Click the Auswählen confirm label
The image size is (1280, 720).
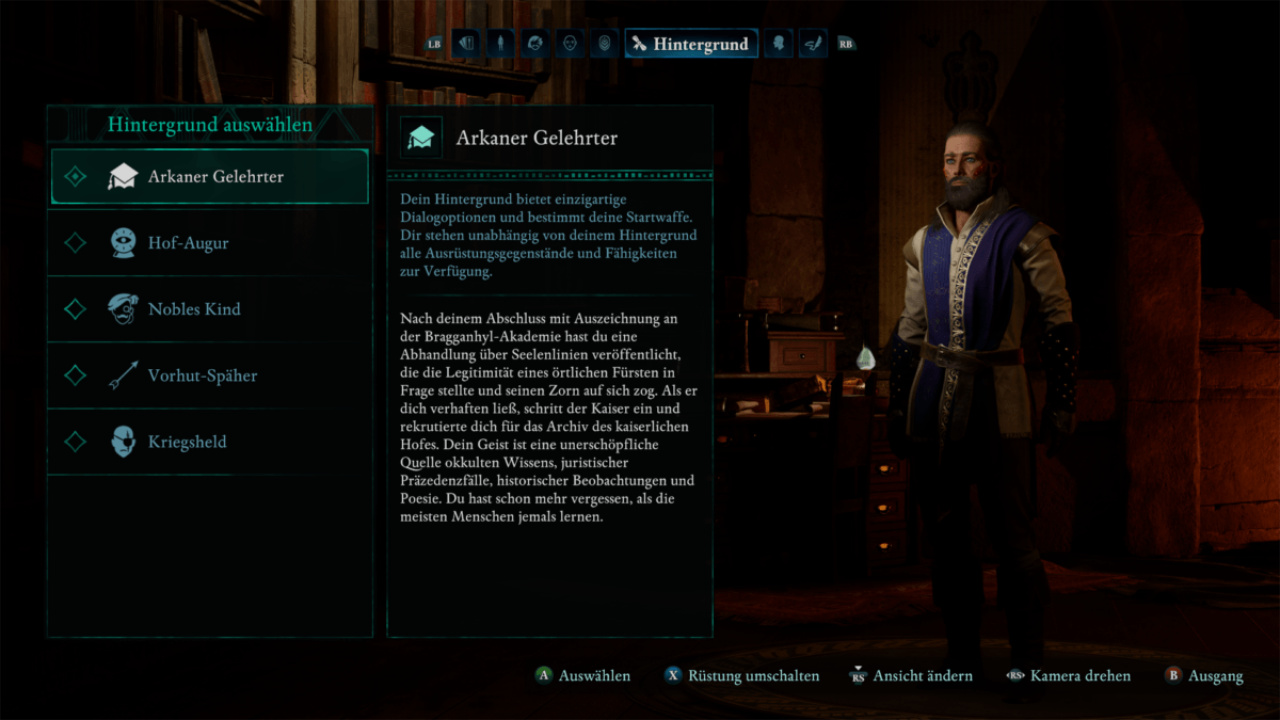coord(594,676)
